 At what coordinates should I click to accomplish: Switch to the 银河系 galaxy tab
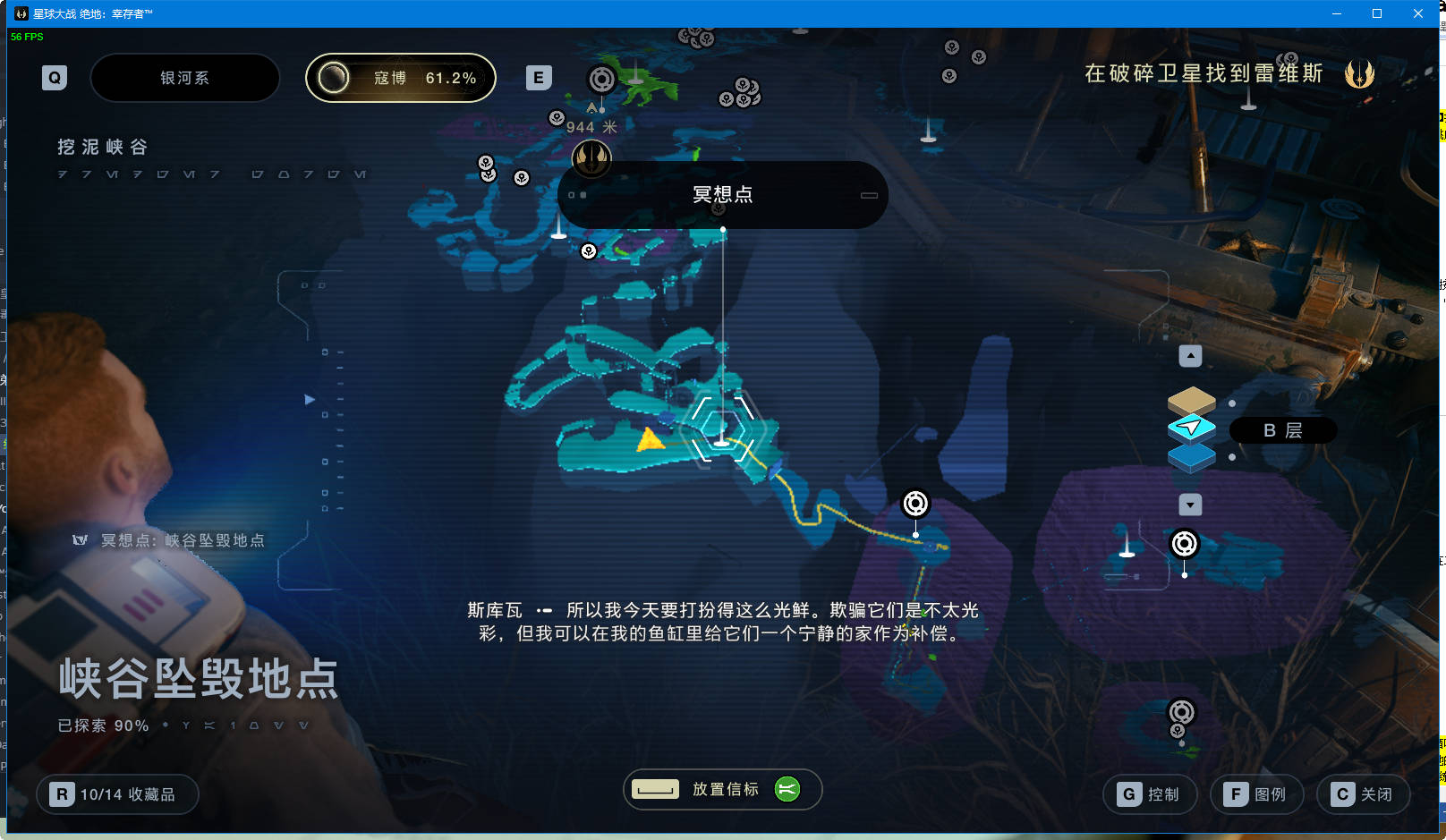point(184,78)
